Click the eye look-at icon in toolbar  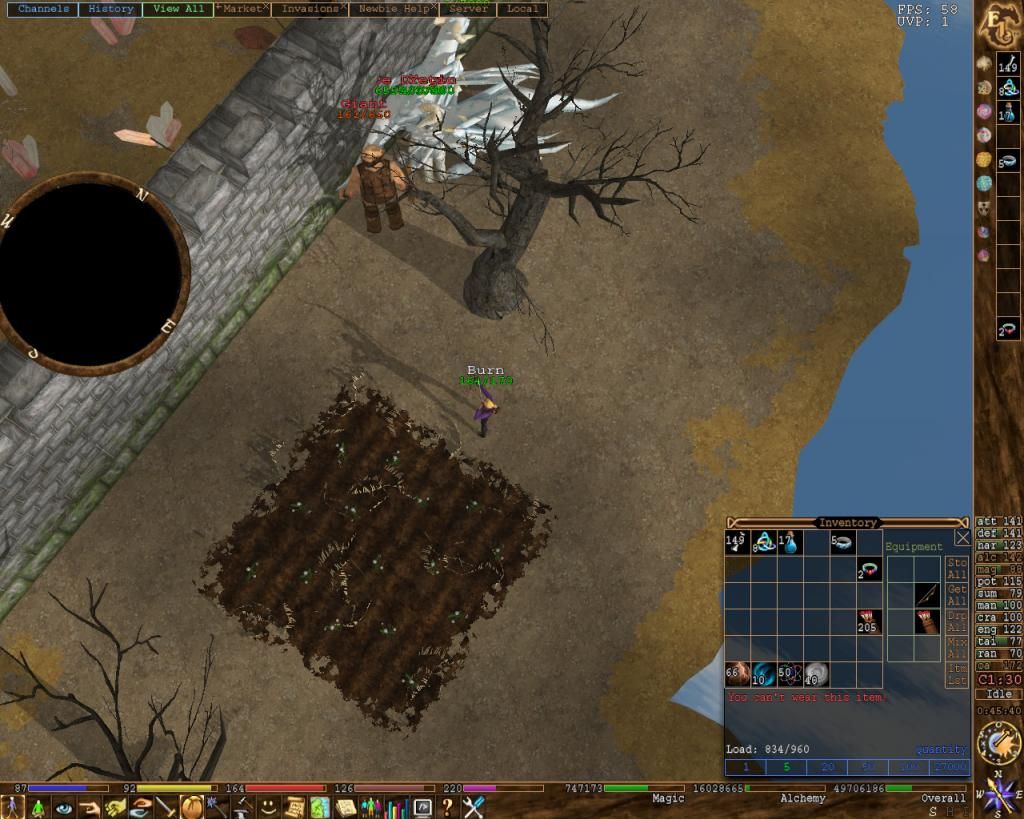coord(64,807)
